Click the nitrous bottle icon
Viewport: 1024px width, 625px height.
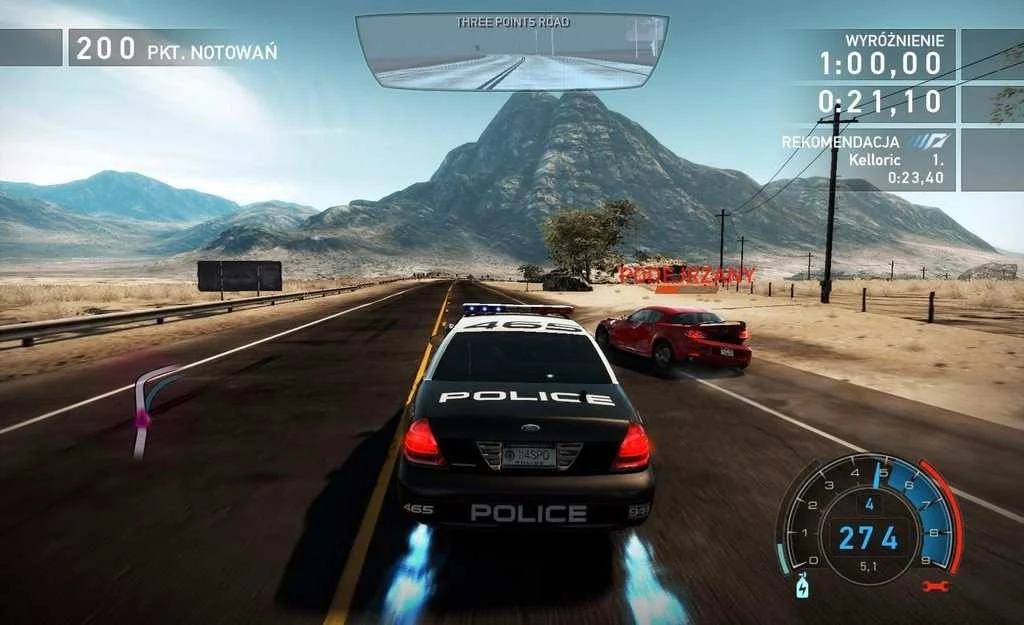tap(801, 586)
